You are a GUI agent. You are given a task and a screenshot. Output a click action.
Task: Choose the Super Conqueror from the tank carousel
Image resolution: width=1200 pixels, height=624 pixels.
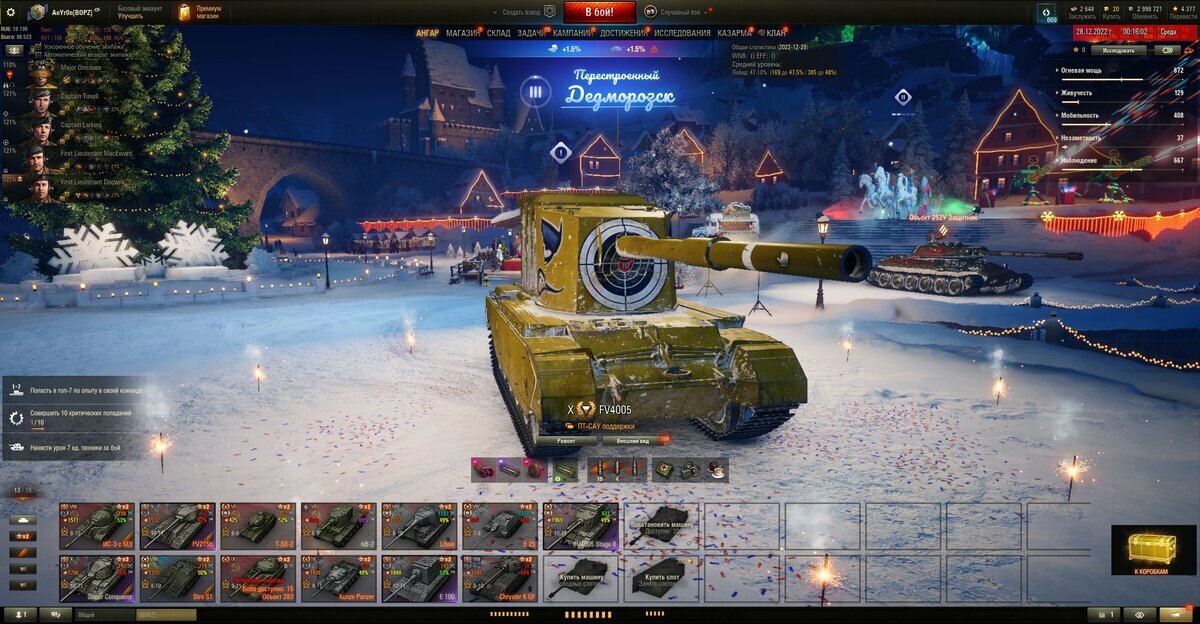pos(96,578)
